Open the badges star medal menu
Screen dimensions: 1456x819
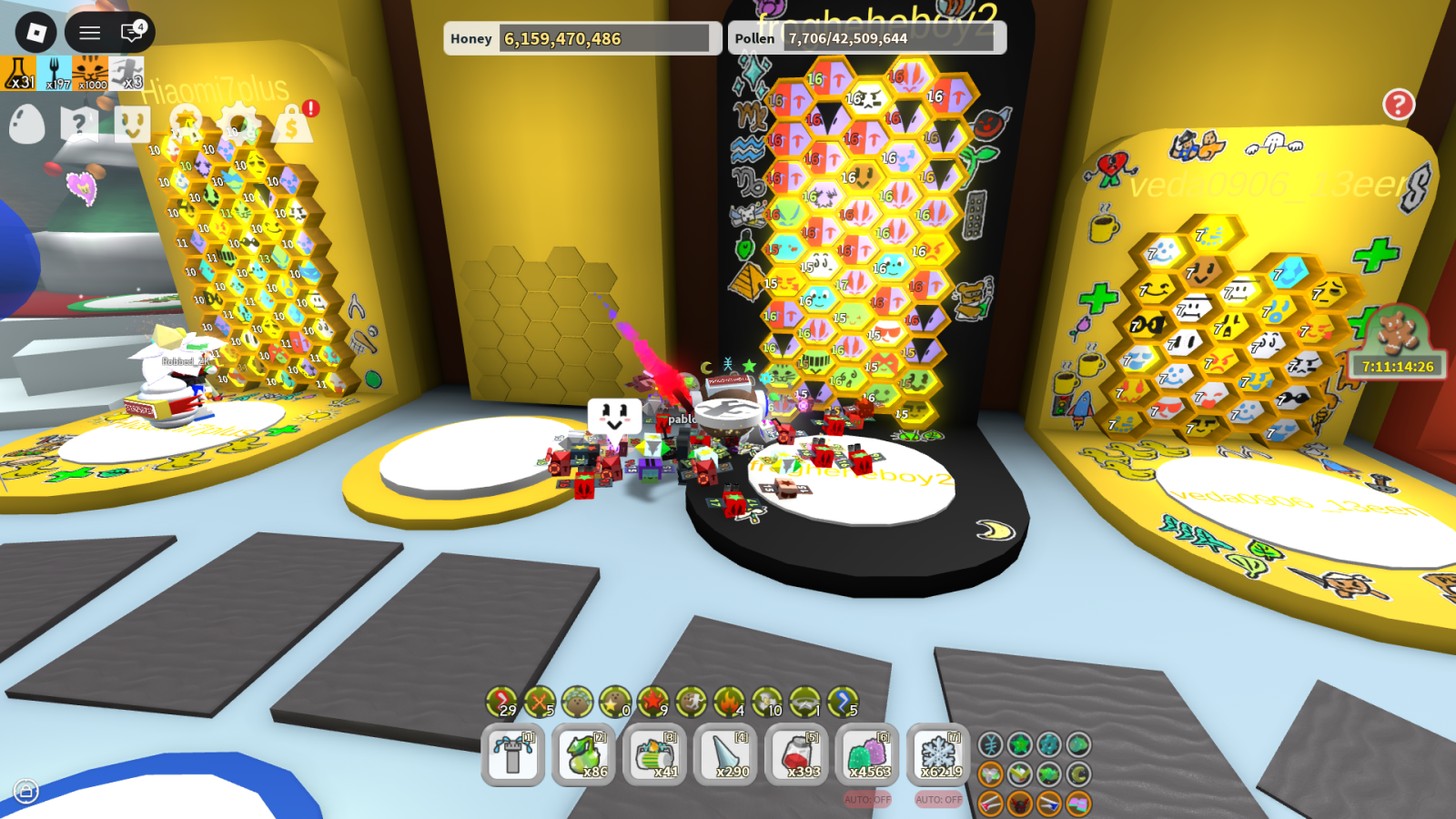click(186, 122)
